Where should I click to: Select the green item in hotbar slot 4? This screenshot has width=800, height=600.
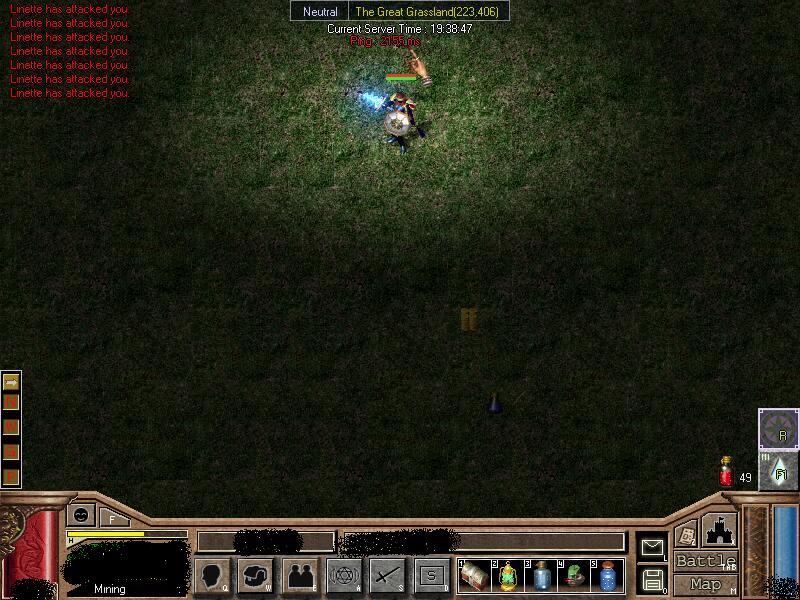click(x=575, y=576)
